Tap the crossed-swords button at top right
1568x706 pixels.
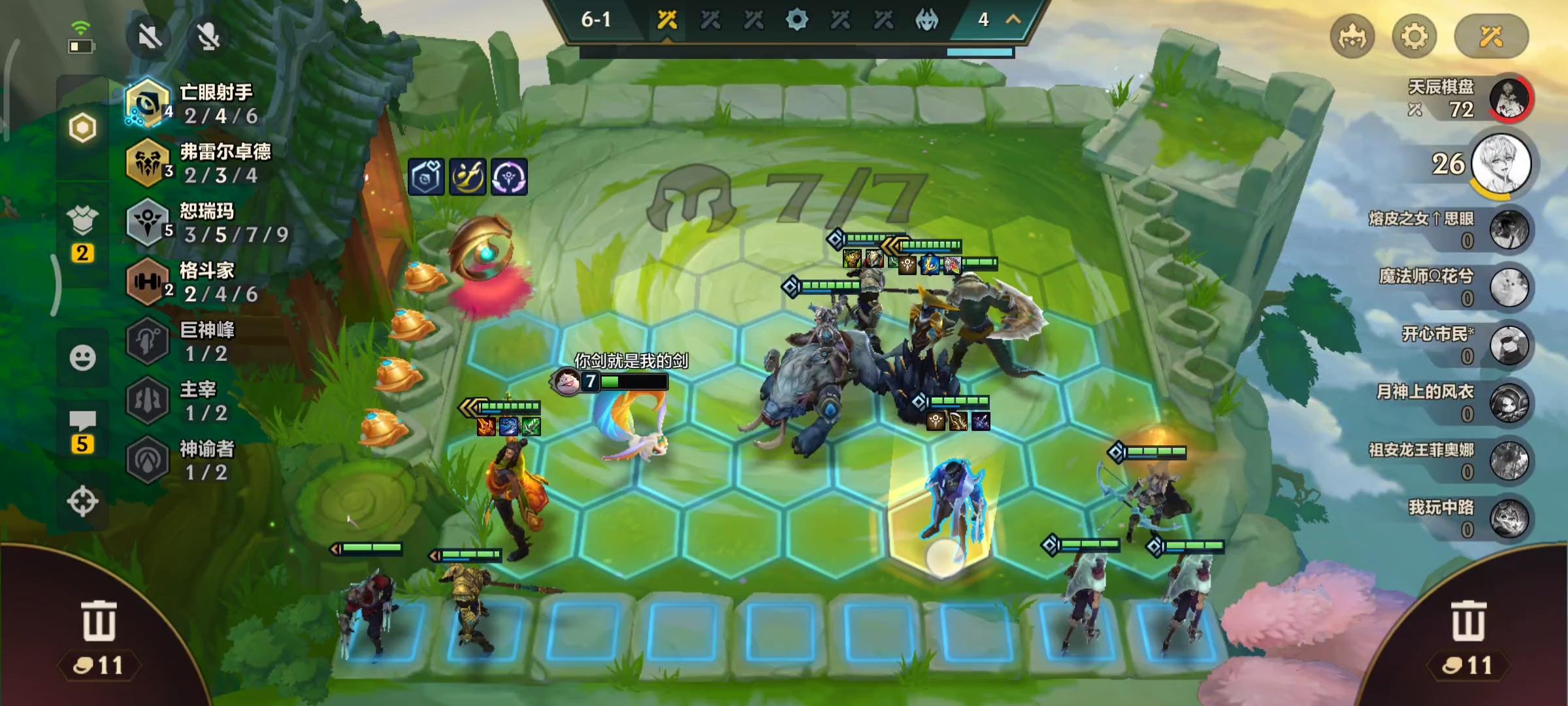(x=1491, y=37)
